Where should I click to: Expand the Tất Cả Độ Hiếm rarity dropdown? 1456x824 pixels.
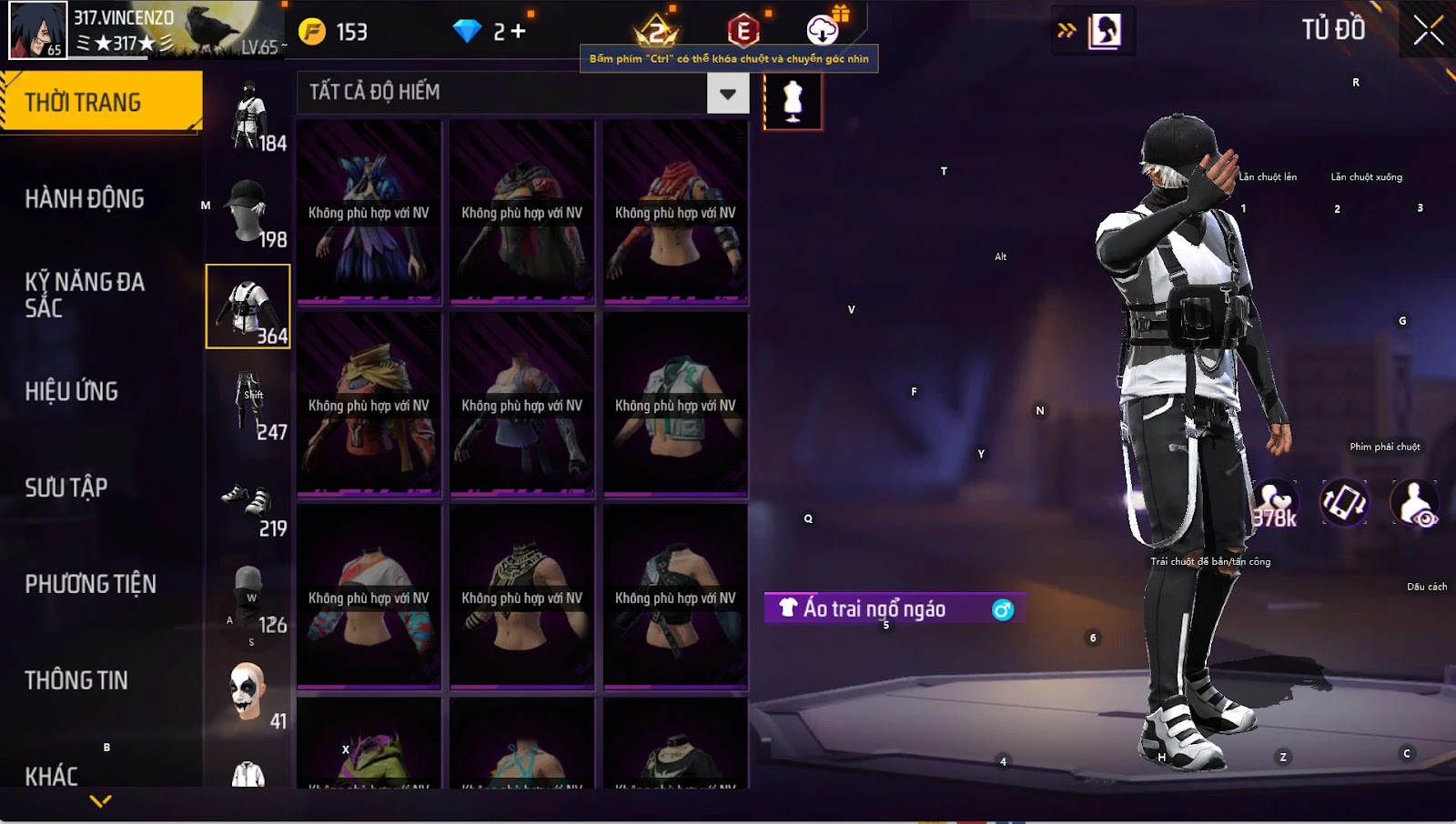[x=727, y=93]
